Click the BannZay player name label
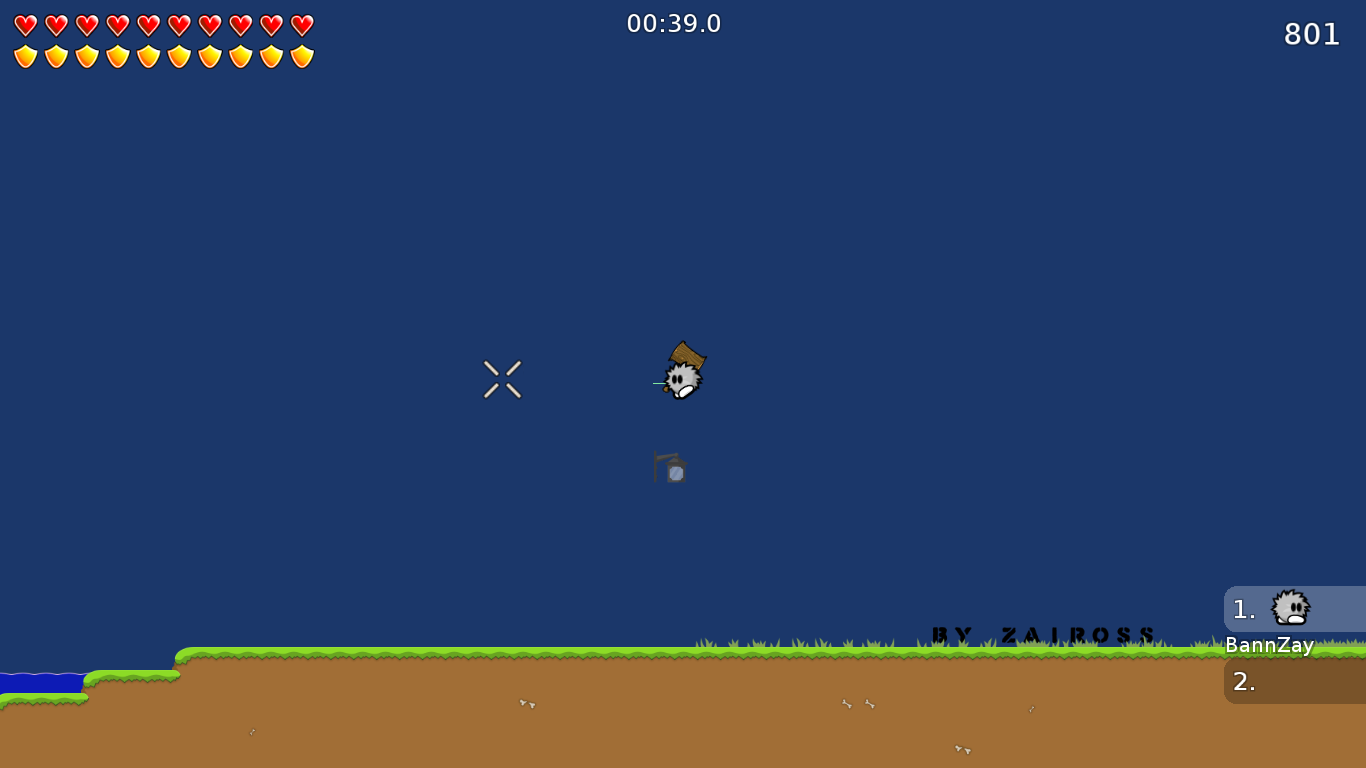 point(1269,646)
